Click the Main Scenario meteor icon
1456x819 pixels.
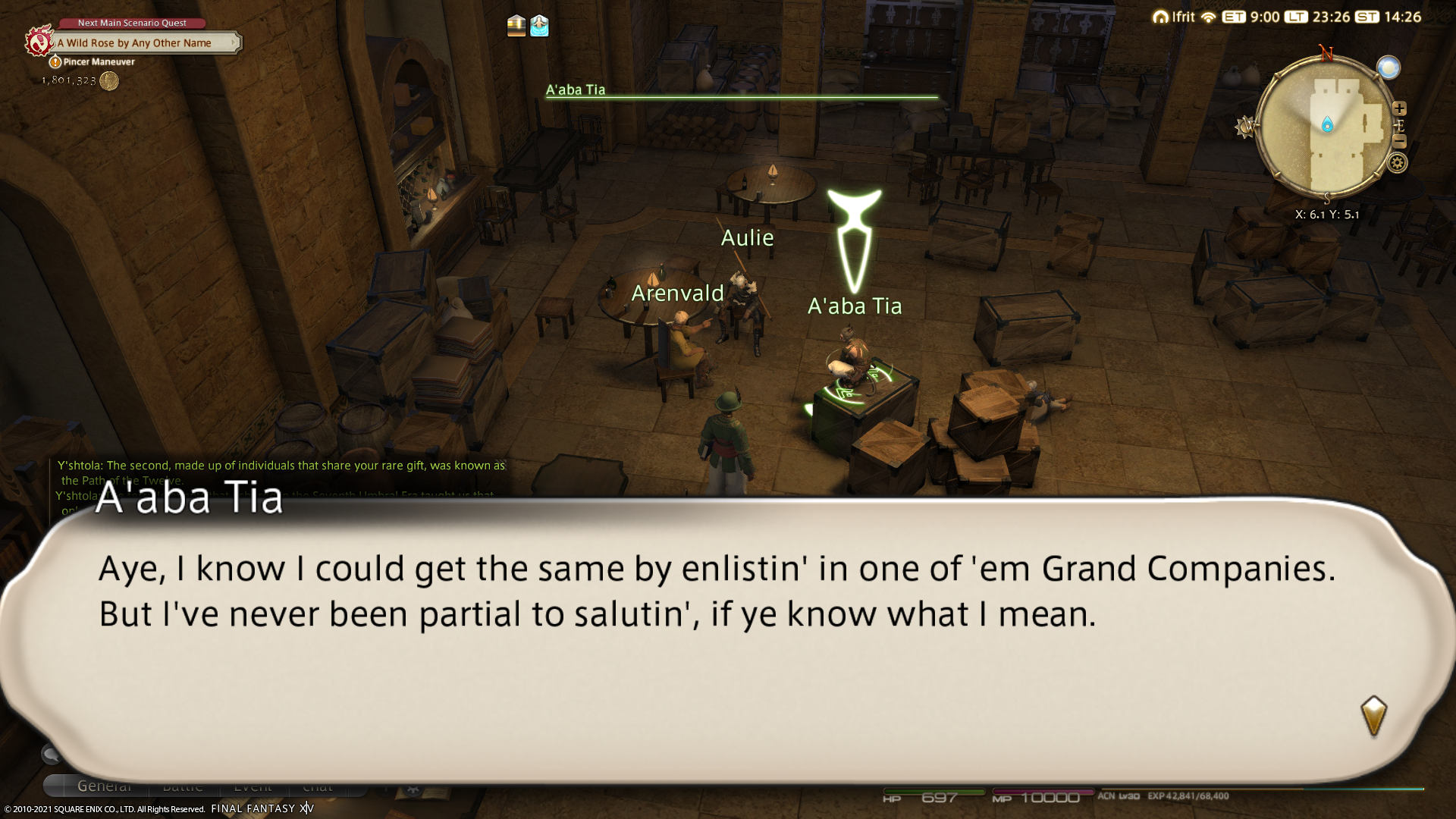pyautogui.click(x=38, y=41)
